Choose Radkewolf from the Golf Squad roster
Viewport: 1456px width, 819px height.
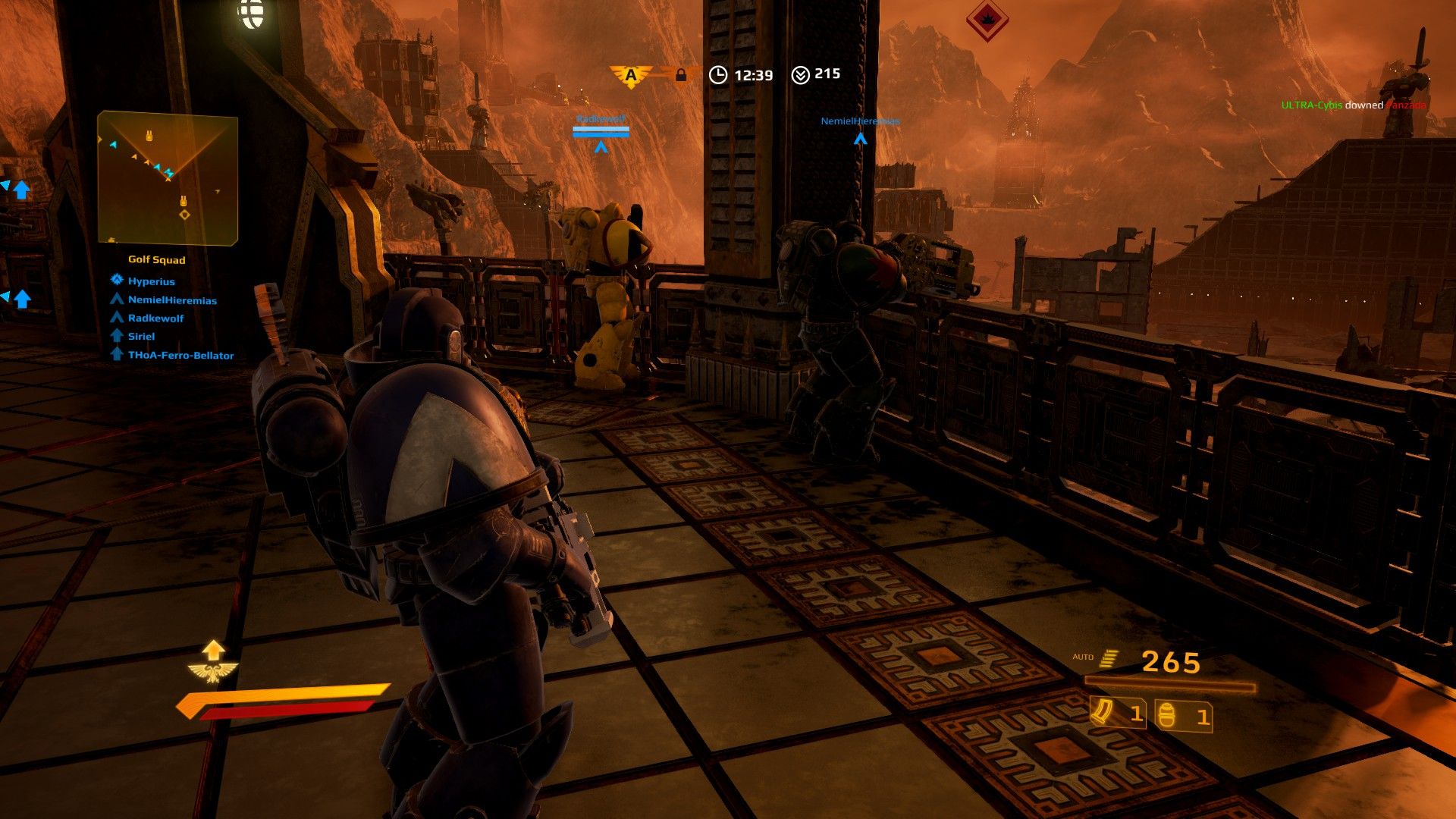155,318
